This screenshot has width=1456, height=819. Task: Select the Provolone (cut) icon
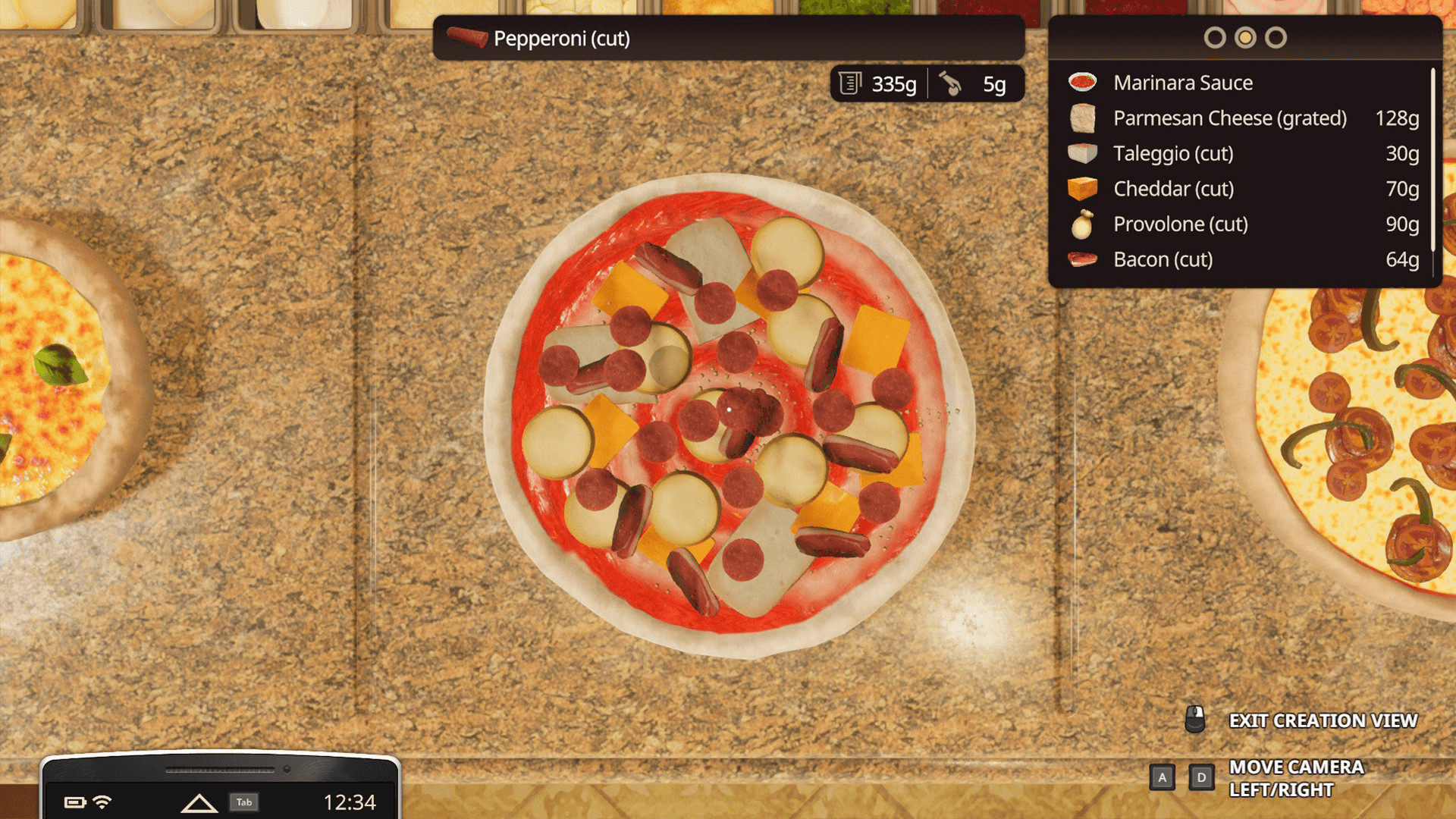tap(1082, 224)
